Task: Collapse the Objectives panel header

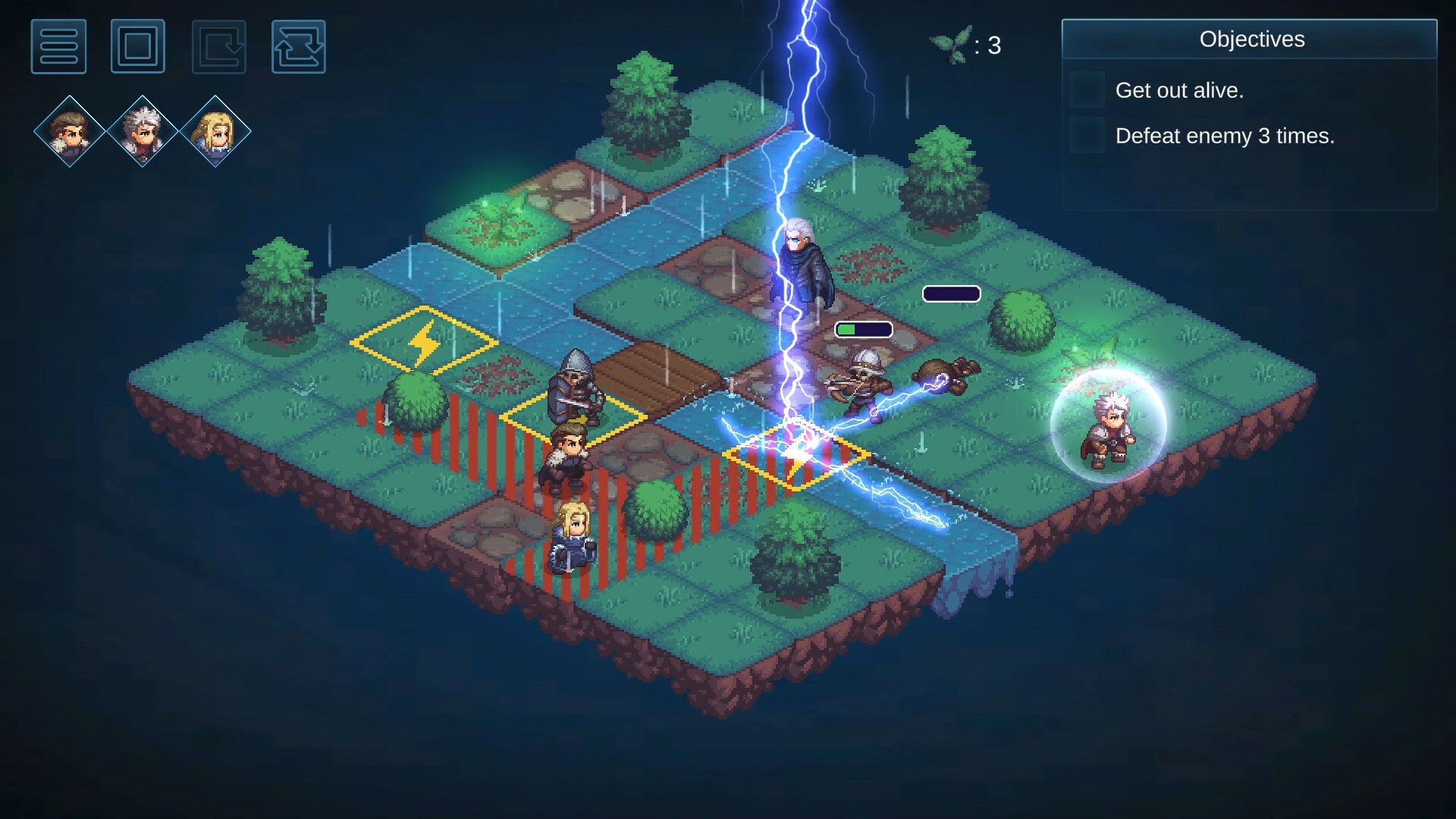Action: [1251, 39]
